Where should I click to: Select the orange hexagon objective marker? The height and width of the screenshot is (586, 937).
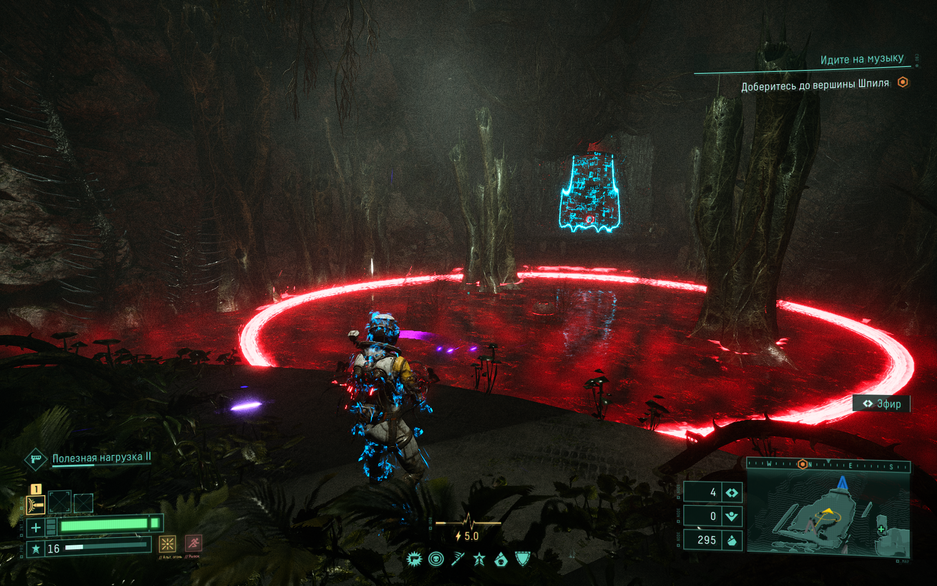tap(903, 84)
